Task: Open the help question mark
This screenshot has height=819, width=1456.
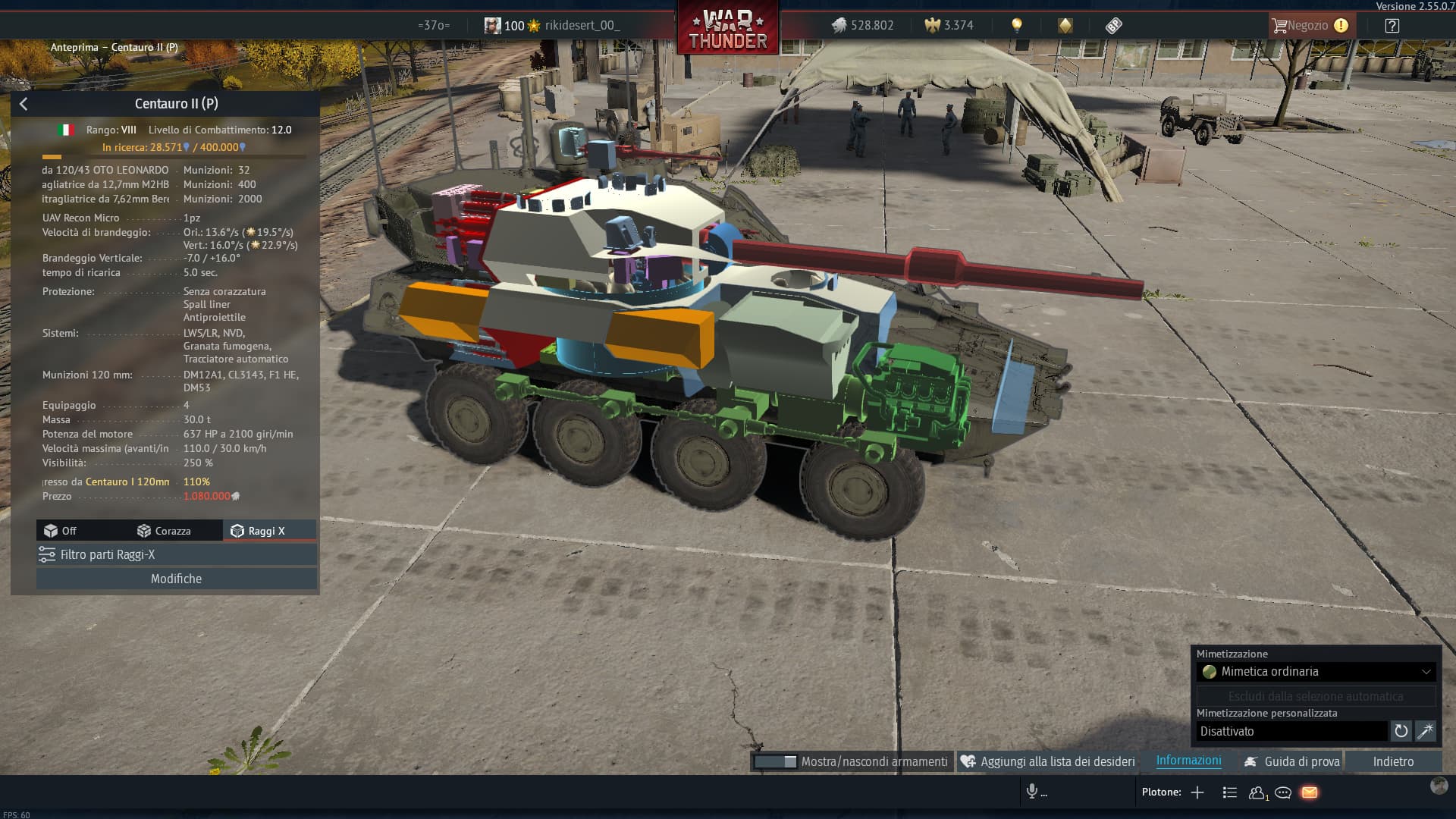Action: [x=1392, y=26]
